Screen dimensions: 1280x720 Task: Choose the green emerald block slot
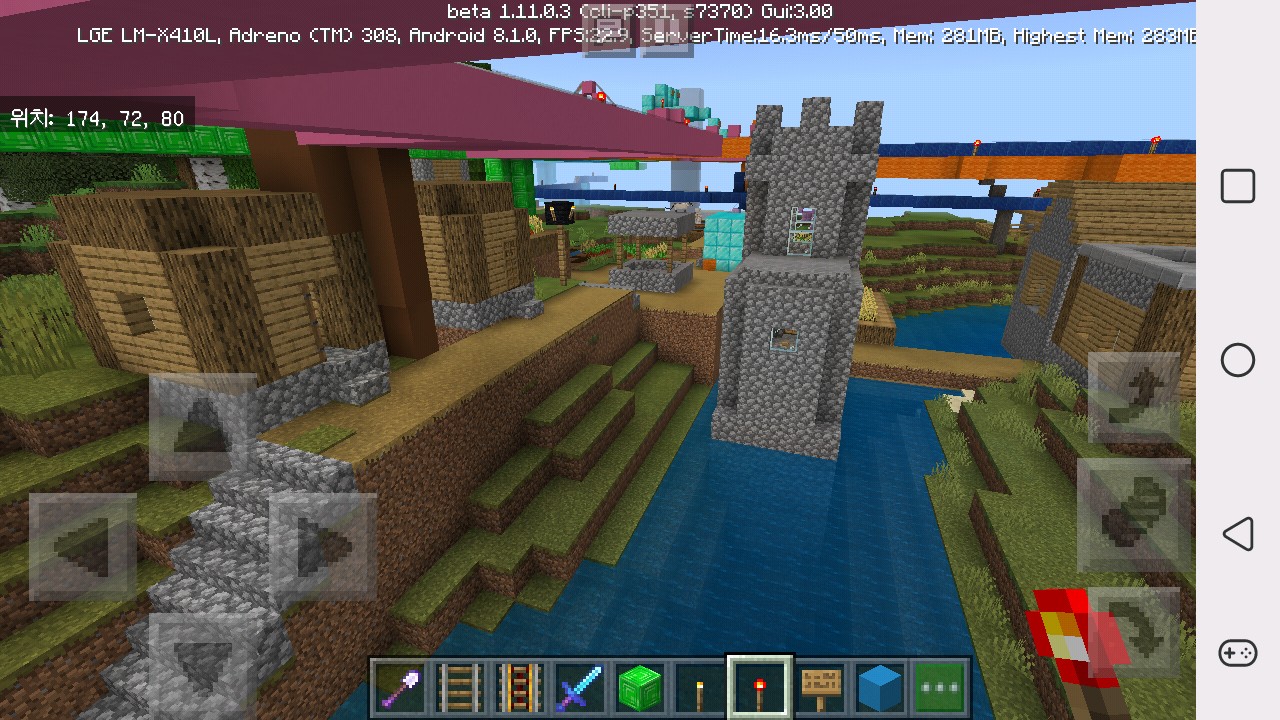[640, 688]
